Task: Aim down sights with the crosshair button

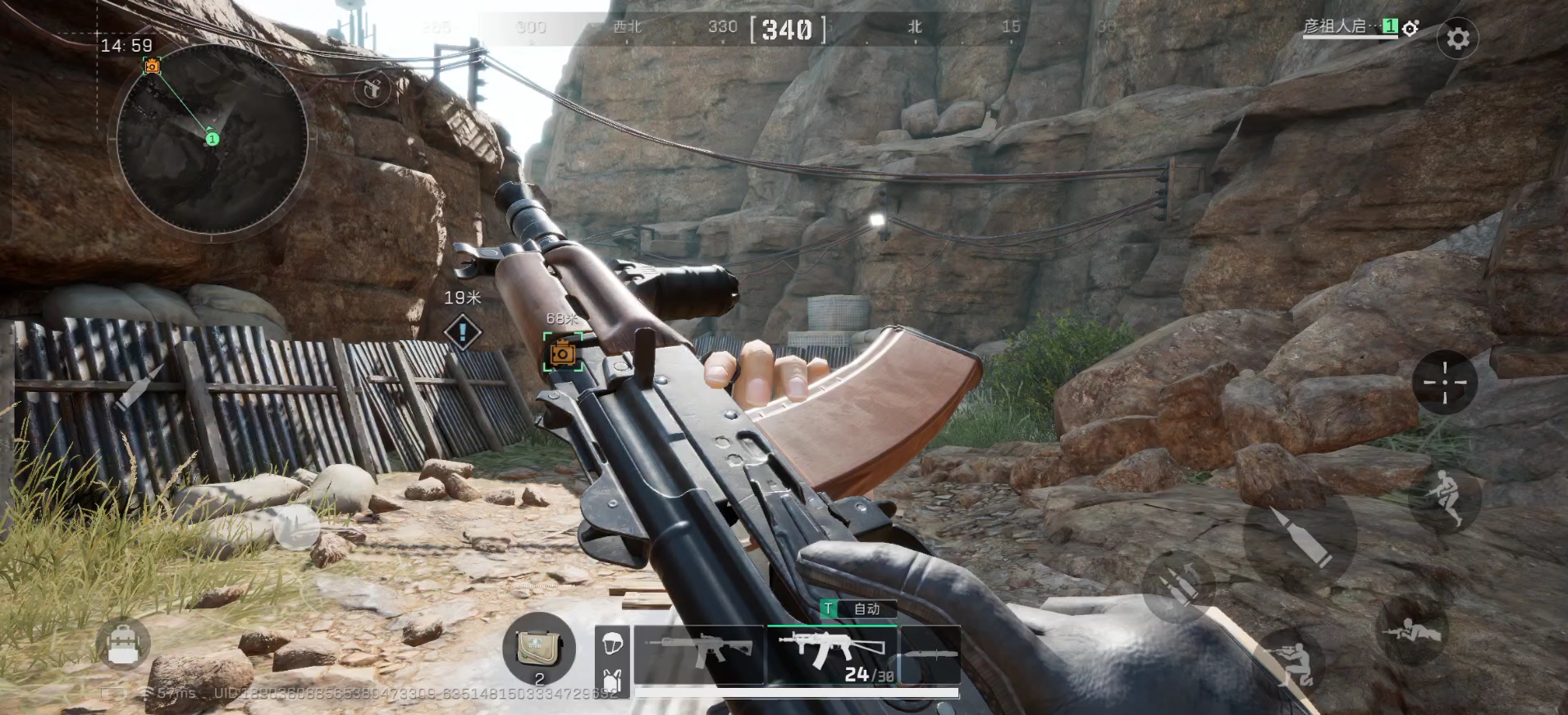Action: click(1444, 383)
